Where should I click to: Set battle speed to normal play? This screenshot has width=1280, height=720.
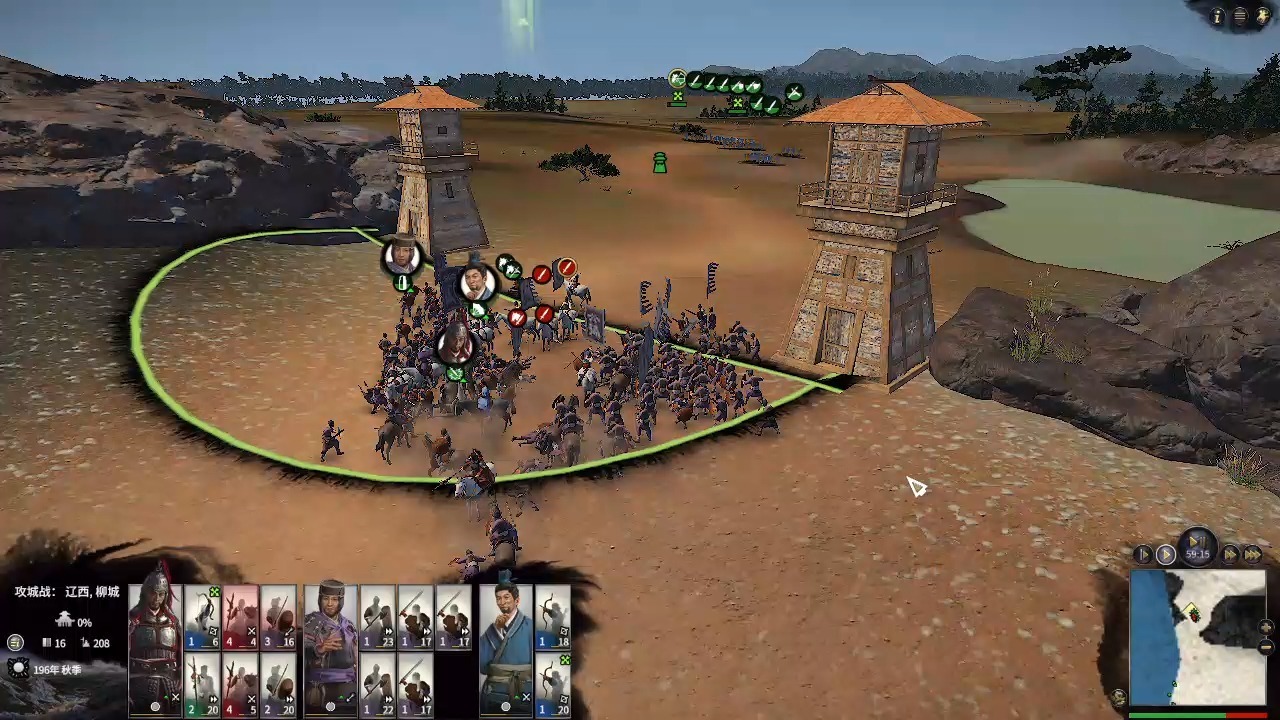click(x=1166, y=554)
